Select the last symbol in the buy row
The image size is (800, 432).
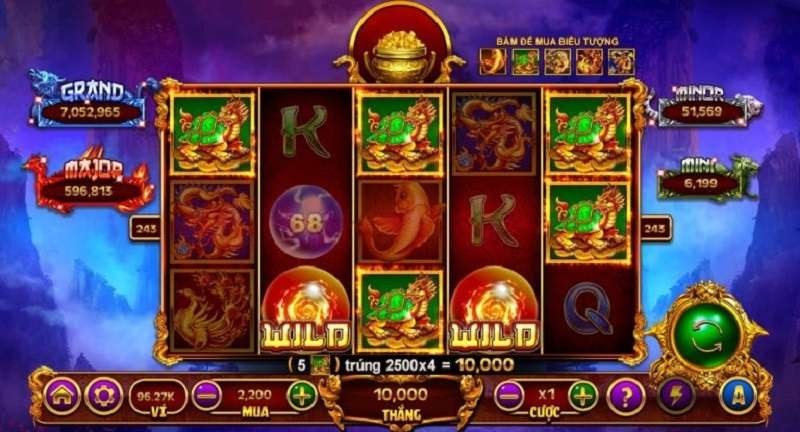[622, 62]
